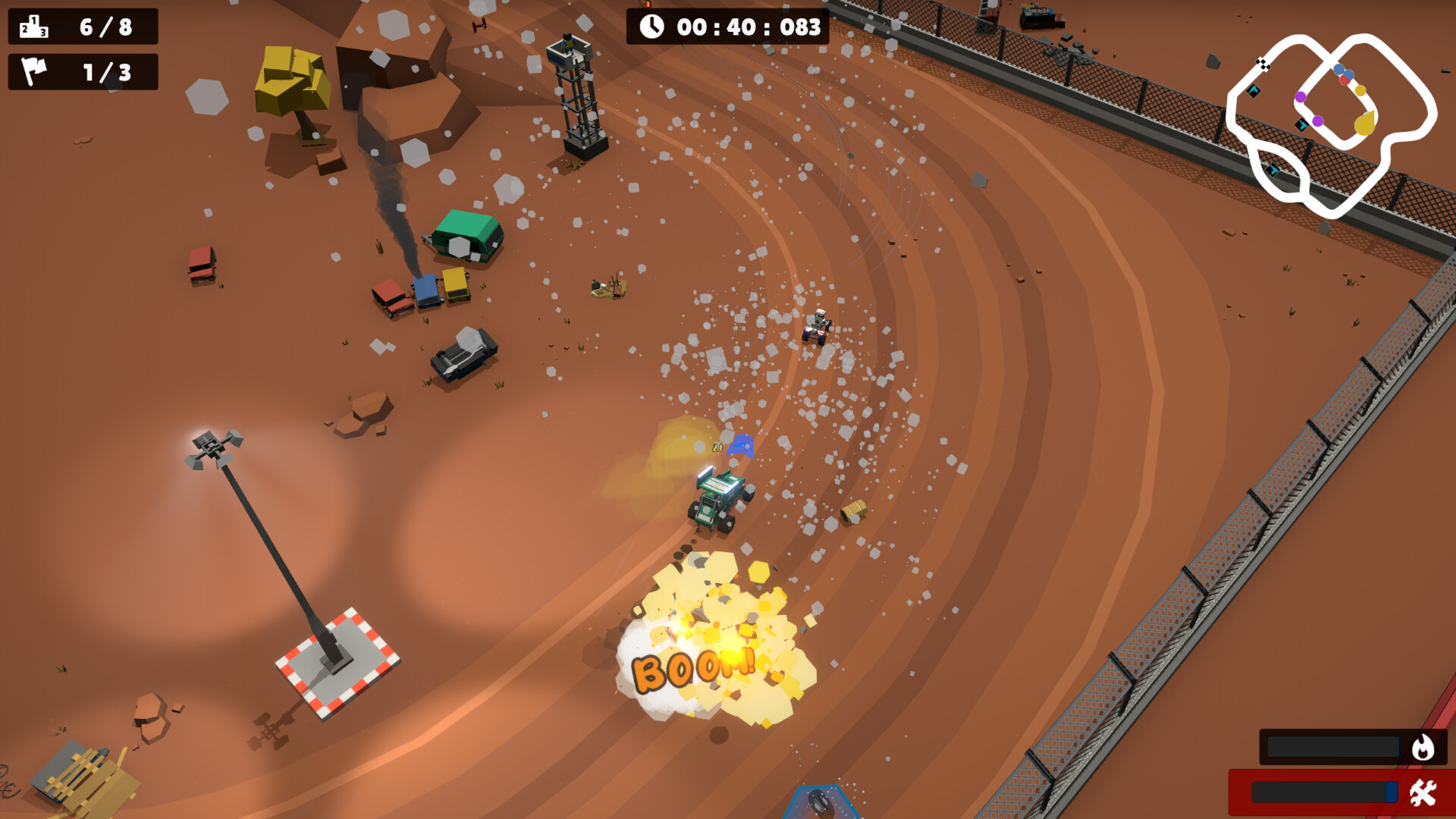Click the clock icon on the race timer
The height and width of the screenshot is (819, 1456).
[651, 27]
